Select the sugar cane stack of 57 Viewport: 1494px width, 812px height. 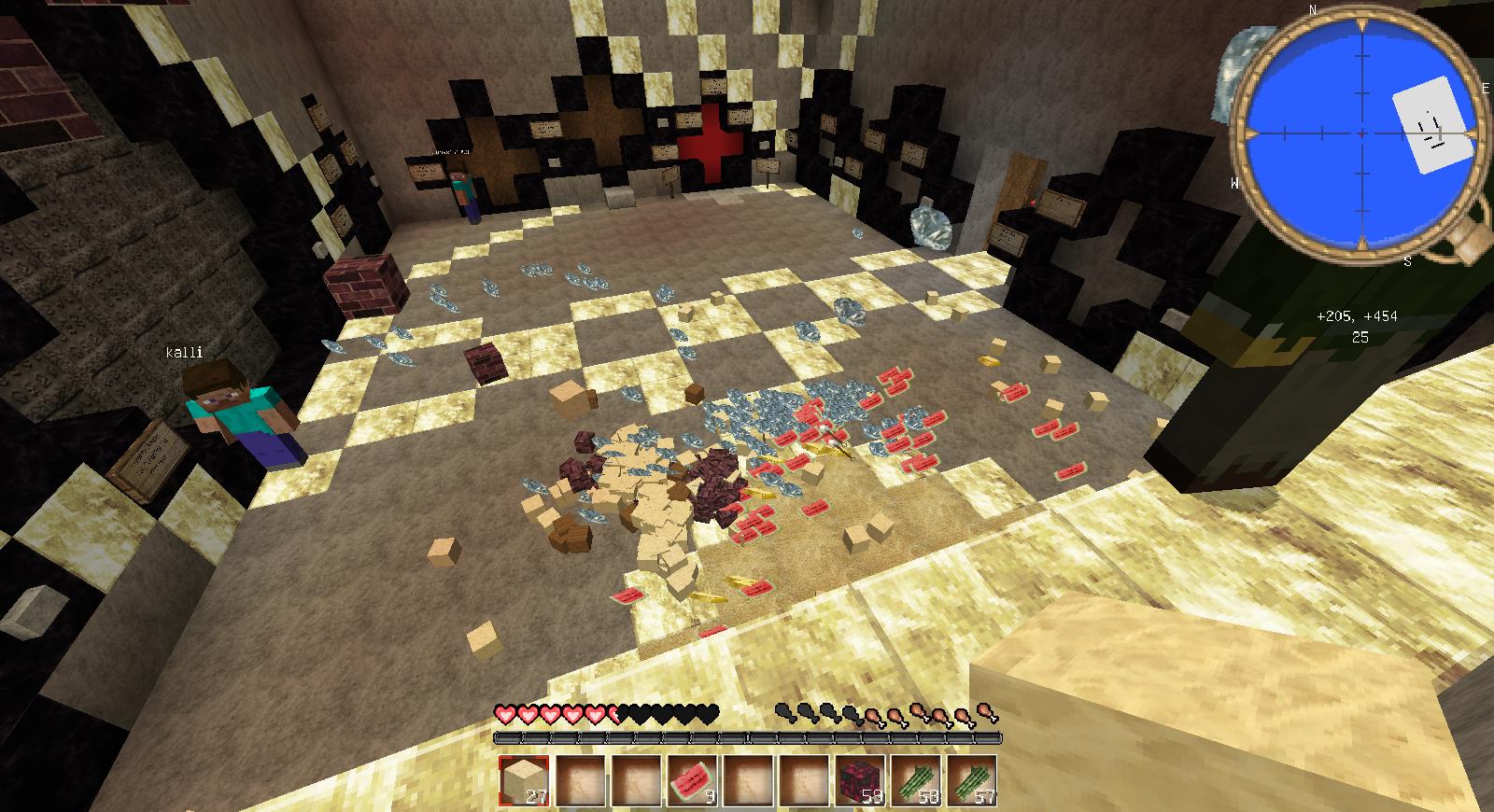click(972, 778)
